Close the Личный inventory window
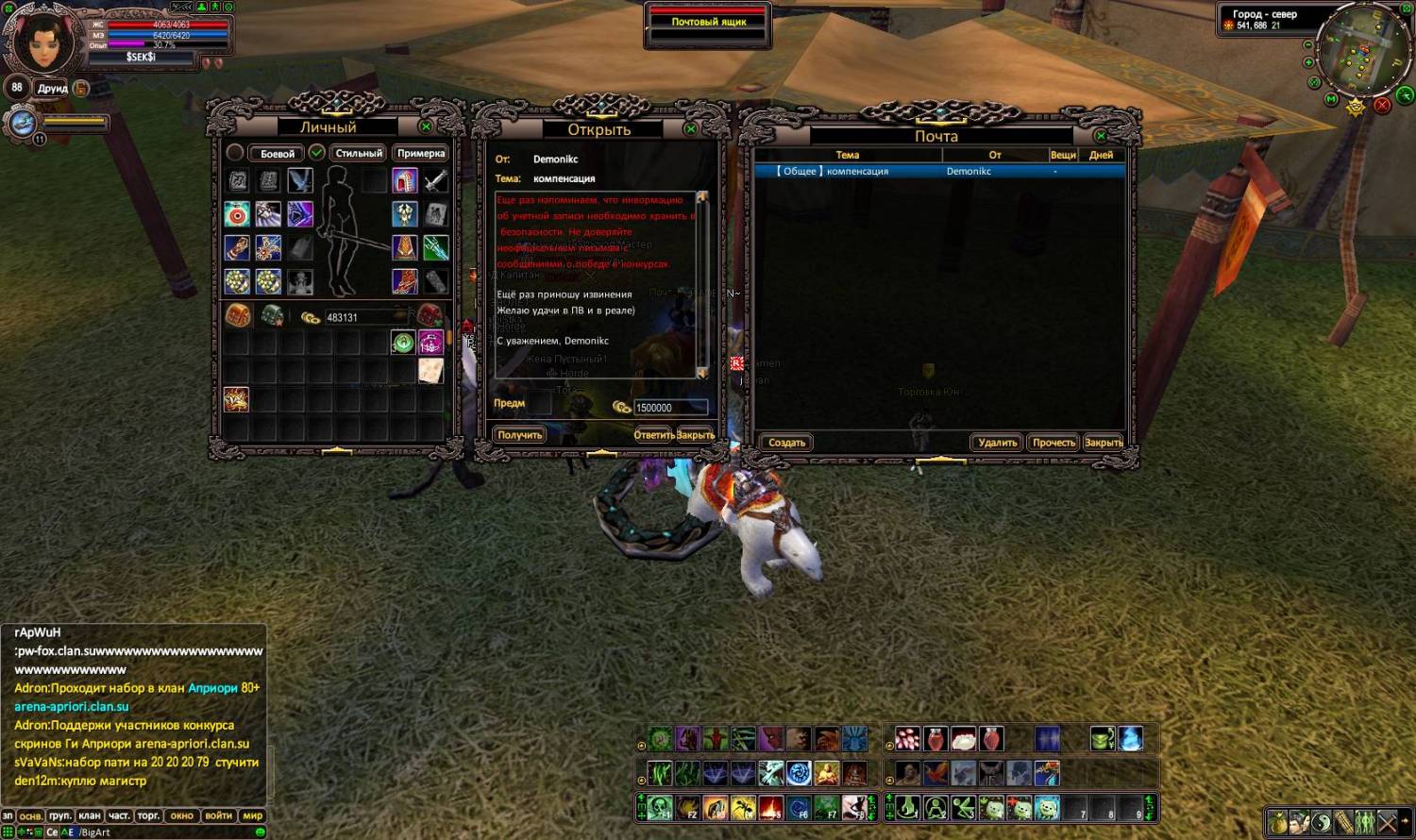The image size is (1416, 840). point(427,126)
